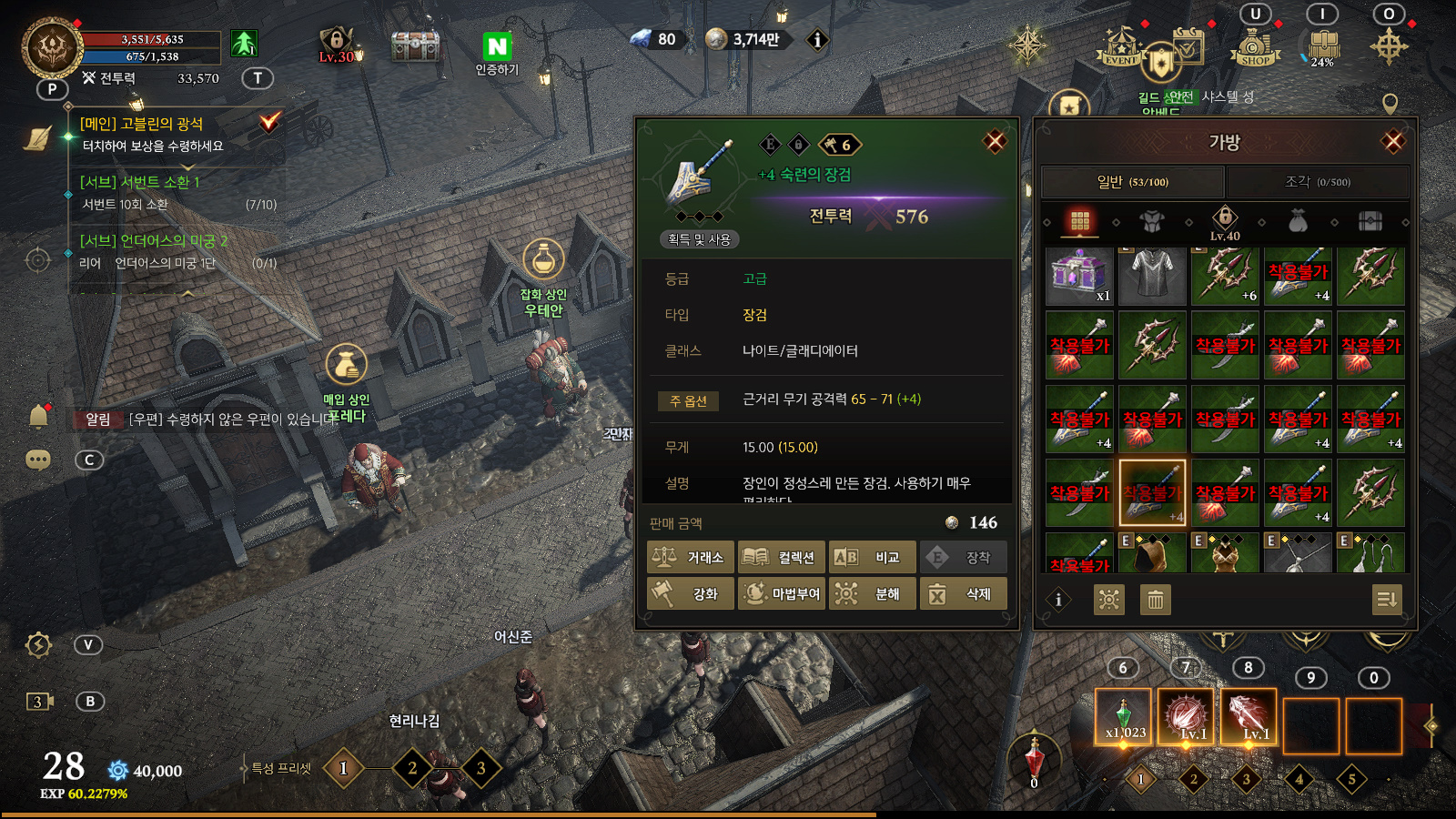Select the 비교 compare button
The height and width of the screenshot is (819, 1456).
[x=872, y=558]
